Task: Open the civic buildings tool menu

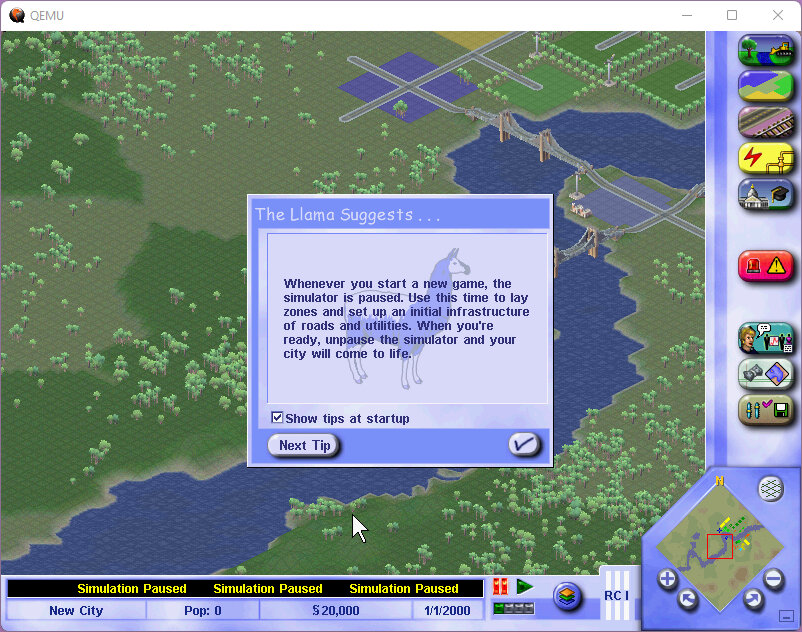Action: pos(765,194)
